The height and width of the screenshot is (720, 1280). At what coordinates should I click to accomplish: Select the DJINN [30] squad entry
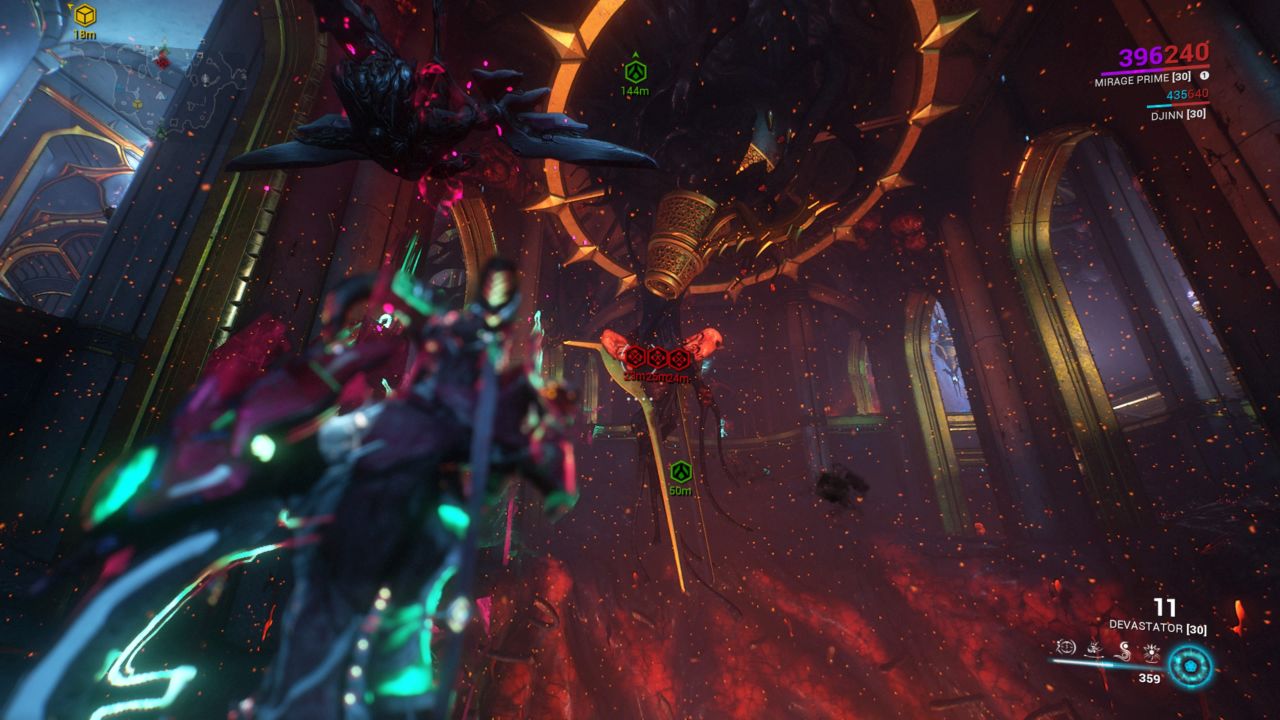coord(1178,113)
